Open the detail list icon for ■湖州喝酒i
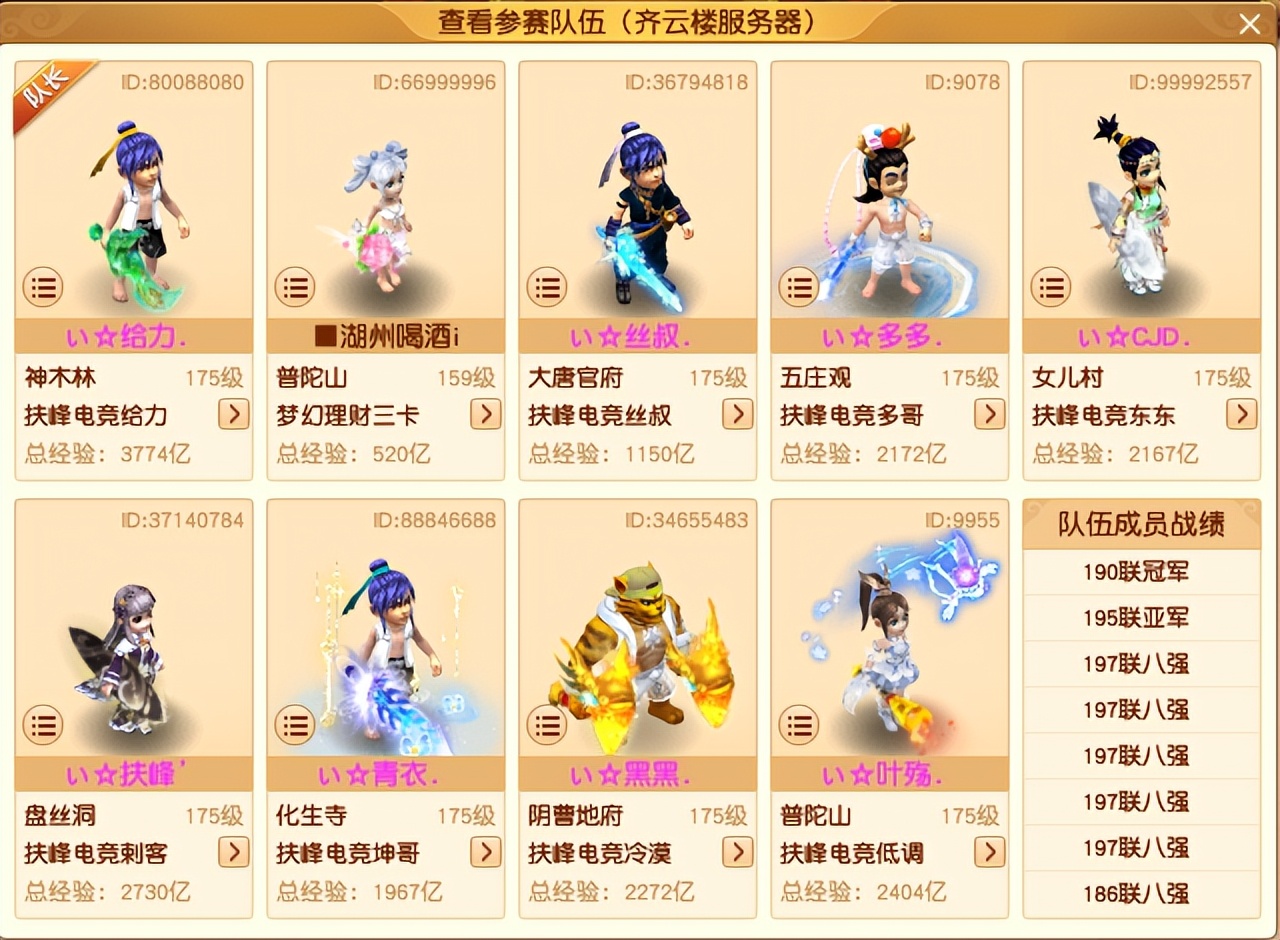The image size is (1280, 940). (295, 287)
